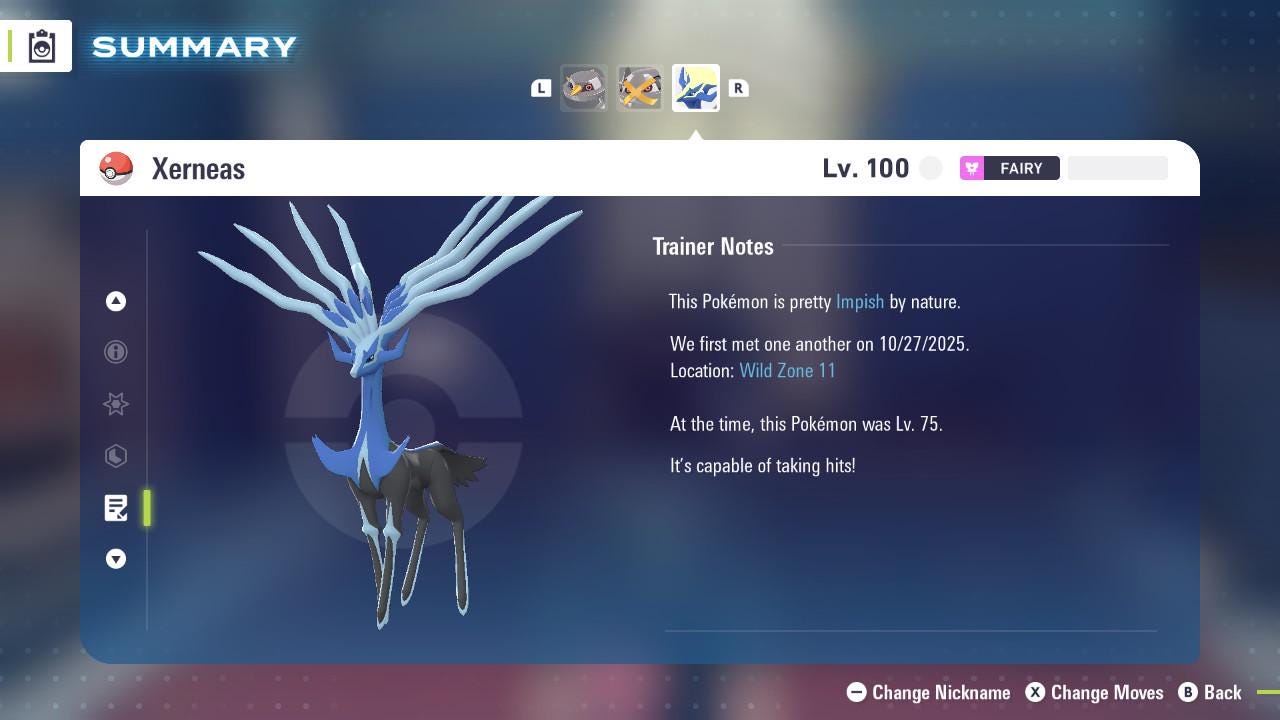Switch to the first Pokémon tab
Viewport: 1280px width, 720px height.
click(x=584, y=88)
